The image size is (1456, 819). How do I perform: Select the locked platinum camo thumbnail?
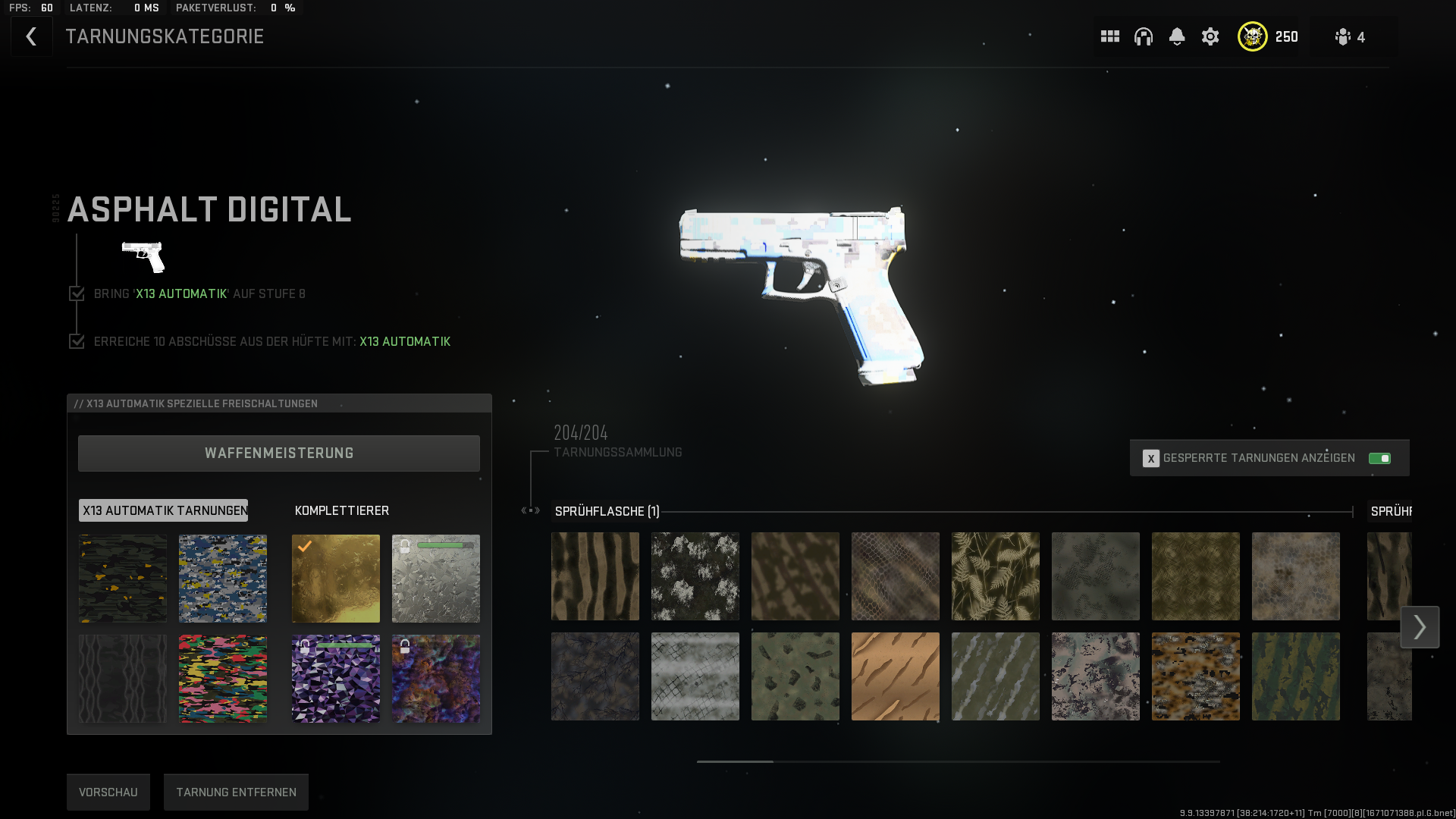tap(436, 579)
